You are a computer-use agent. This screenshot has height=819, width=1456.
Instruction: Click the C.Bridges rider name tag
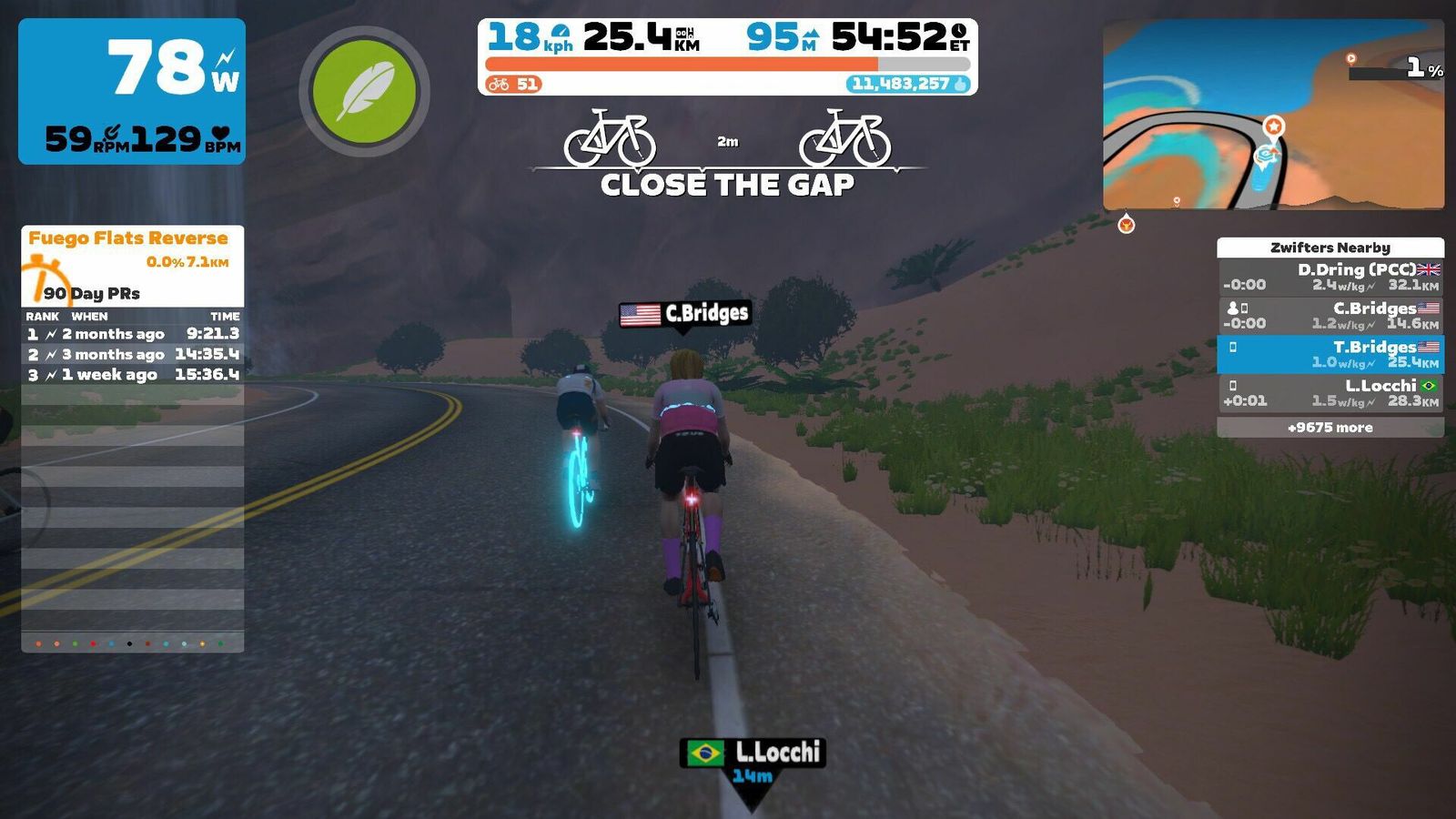(x=685, y=314)
